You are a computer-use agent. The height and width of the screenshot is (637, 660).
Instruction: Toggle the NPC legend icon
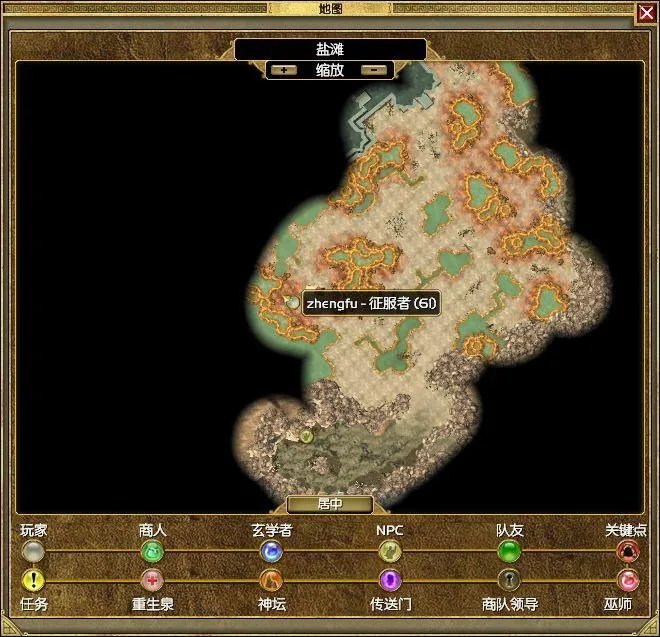pyautogui.click(x=389, y=551)
